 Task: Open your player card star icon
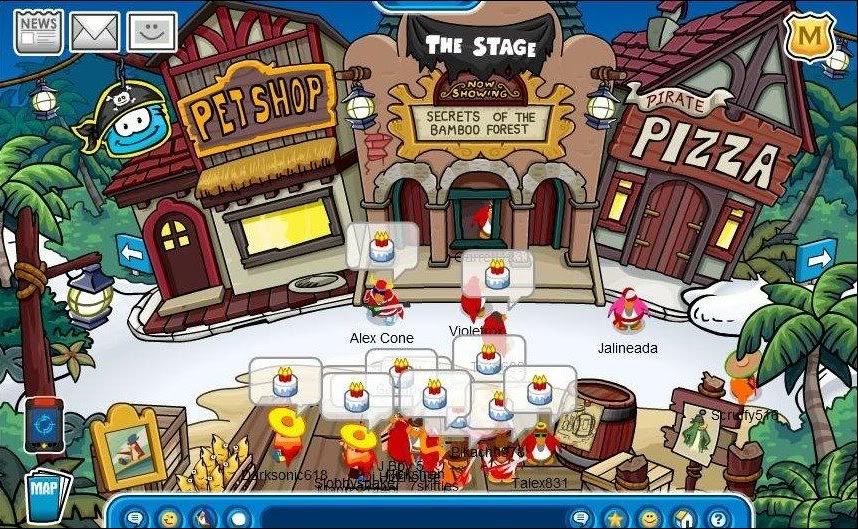[615, 518]
